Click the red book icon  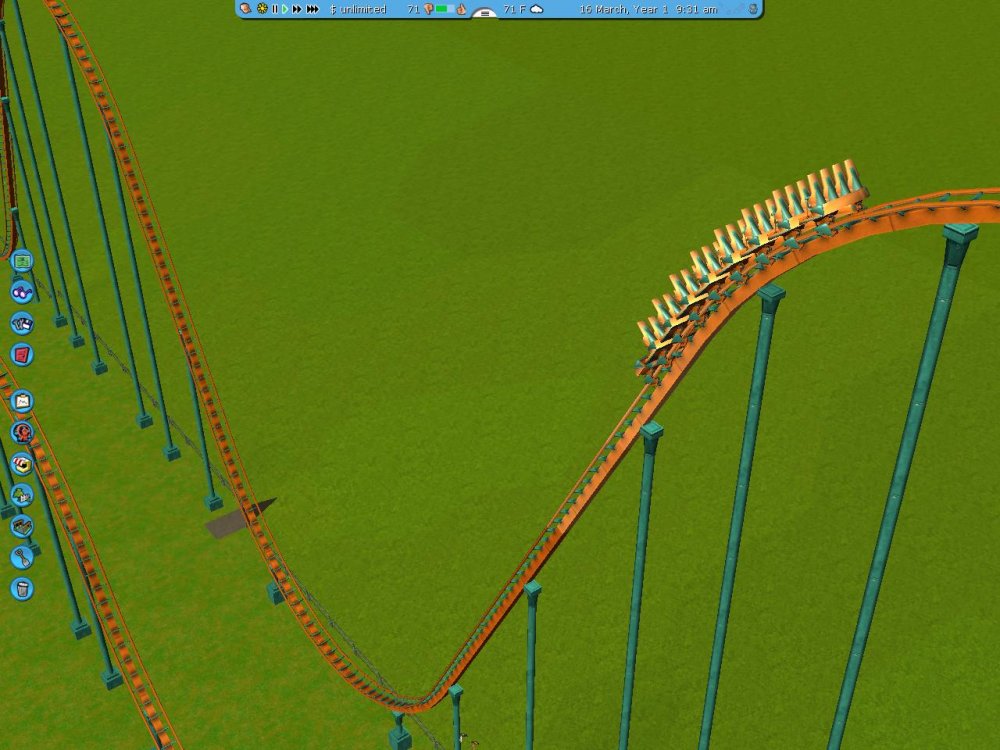click(22, 354)
